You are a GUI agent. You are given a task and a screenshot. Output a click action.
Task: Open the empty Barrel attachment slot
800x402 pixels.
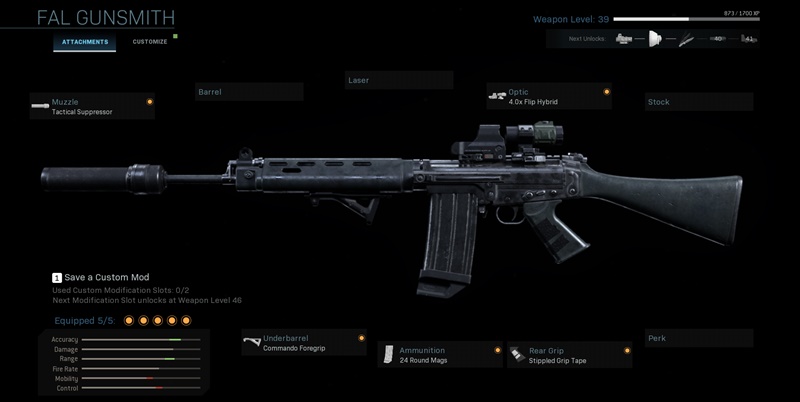[x=249, y=92]
